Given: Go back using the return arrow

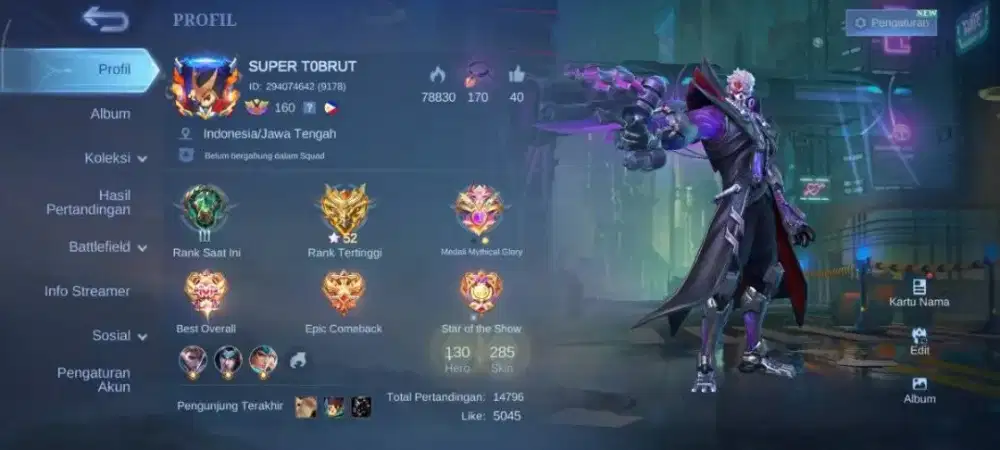Looking at the screenshot, I should coord(105,19).
